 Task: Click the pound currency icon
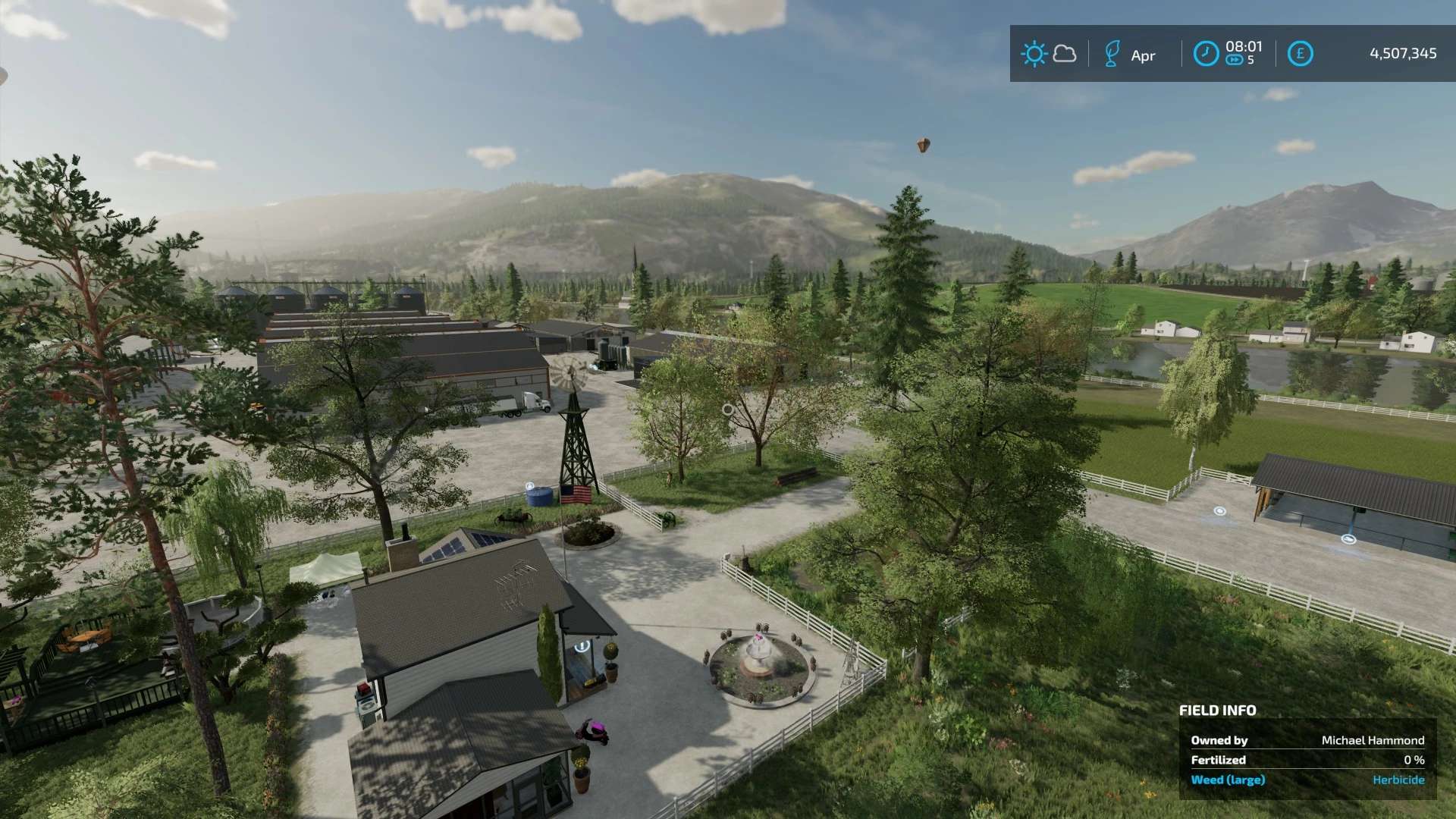(1300, 54)
